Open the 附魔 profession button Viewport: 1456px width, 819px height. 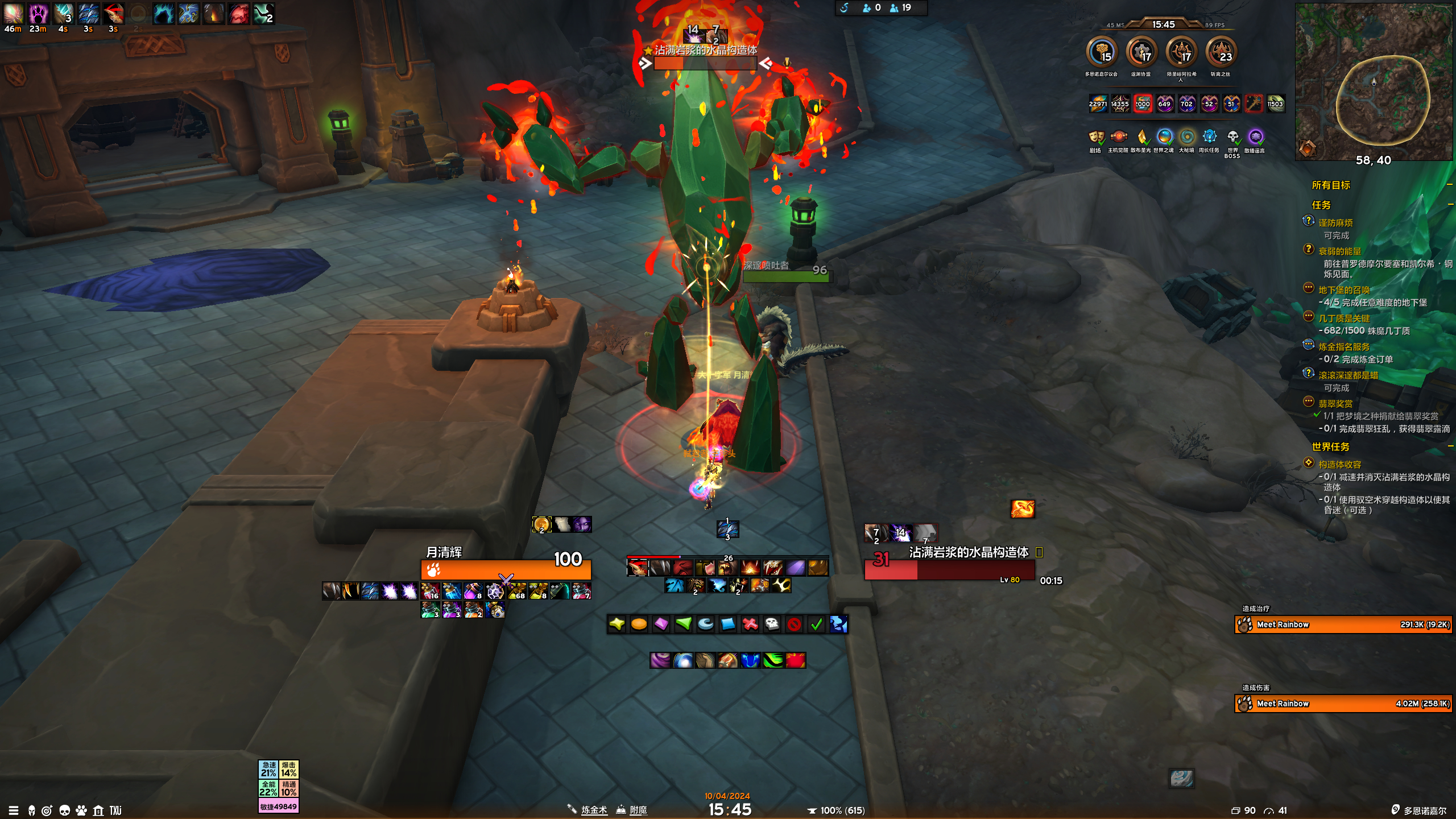click(x=638, y=810)
